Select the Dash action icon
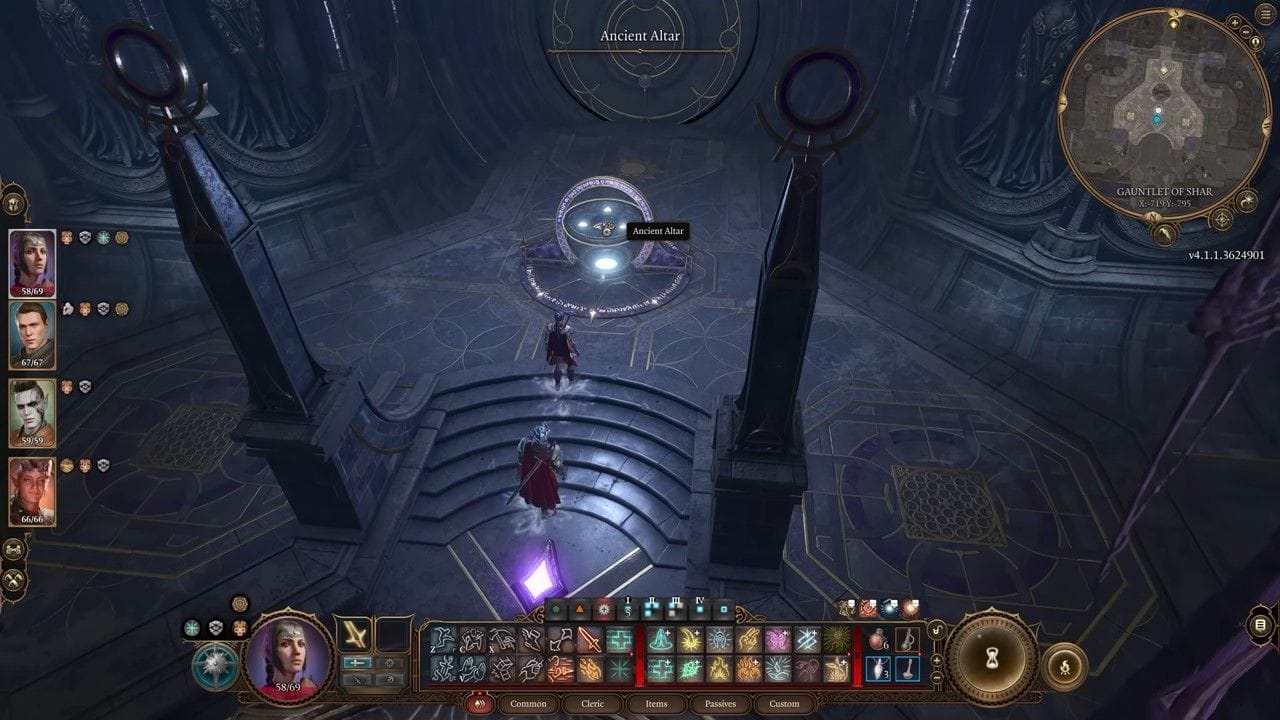The width and height of the screenshot is (1280, 720). pos(530,637)
